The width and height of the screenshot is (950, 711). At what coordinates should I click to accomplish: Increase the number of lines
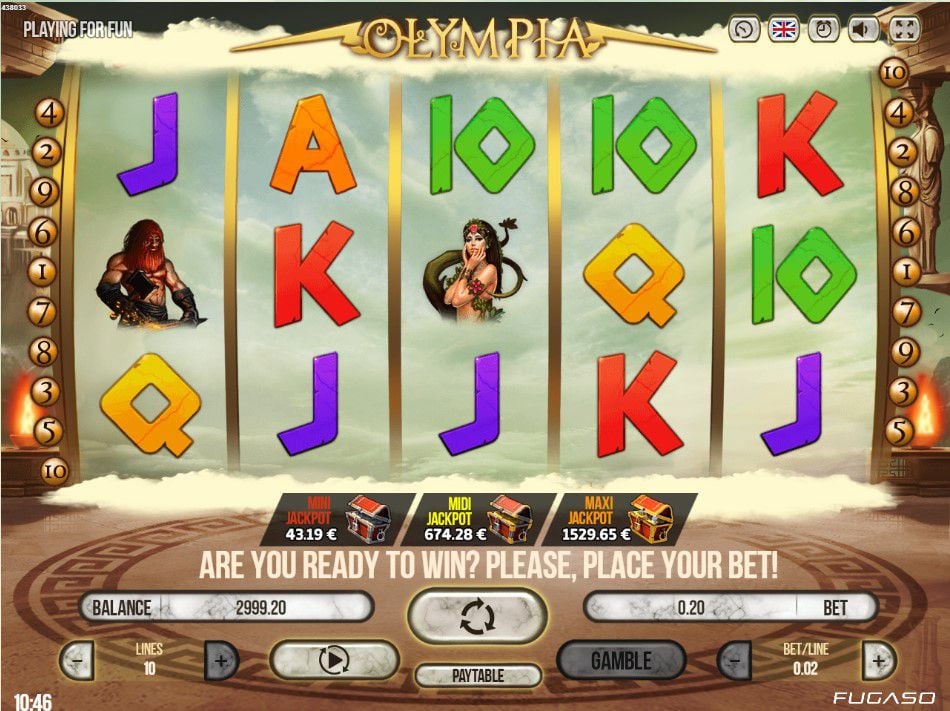221,660
